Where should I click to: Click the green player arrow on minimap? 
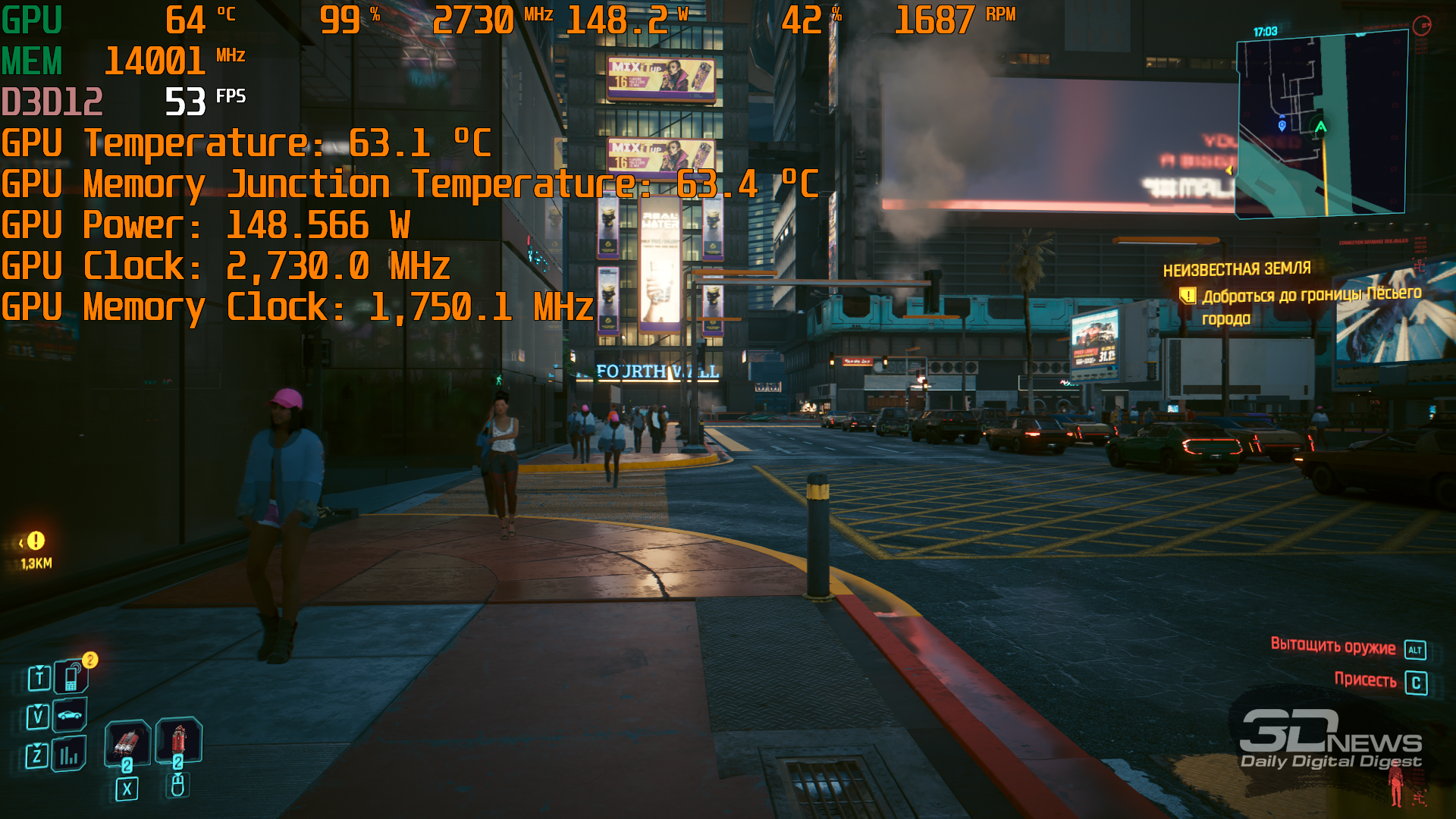point(1320,127)
